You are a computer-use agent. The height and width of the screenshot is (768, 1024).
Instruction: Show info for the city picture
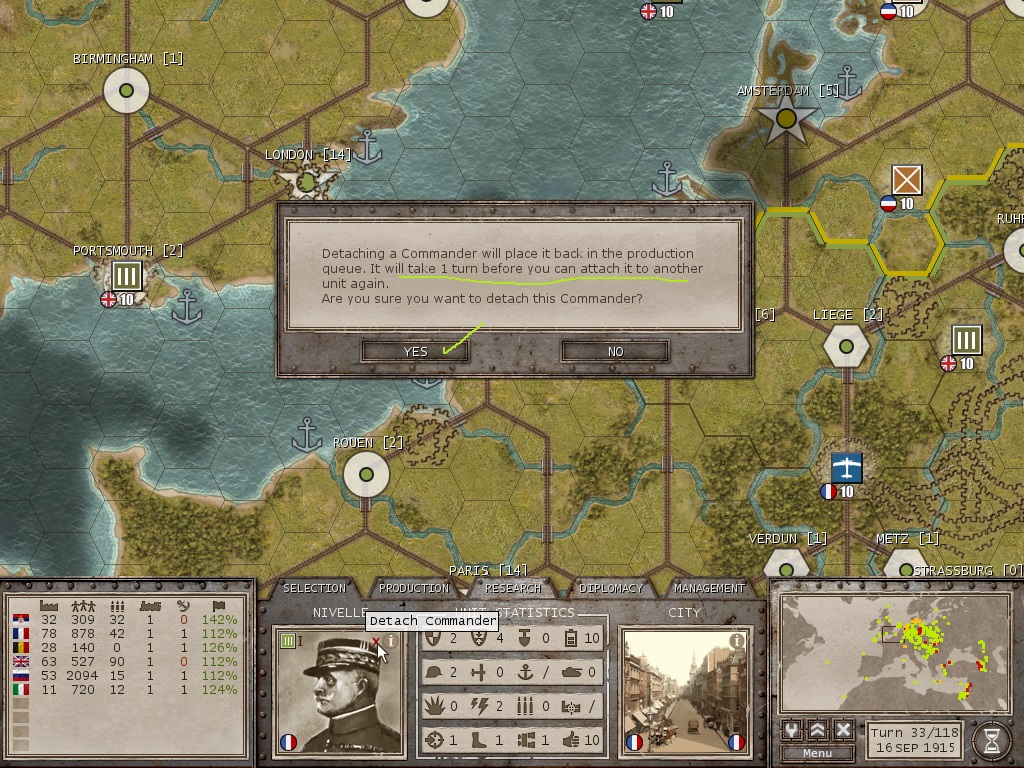[x=737, y=641]
